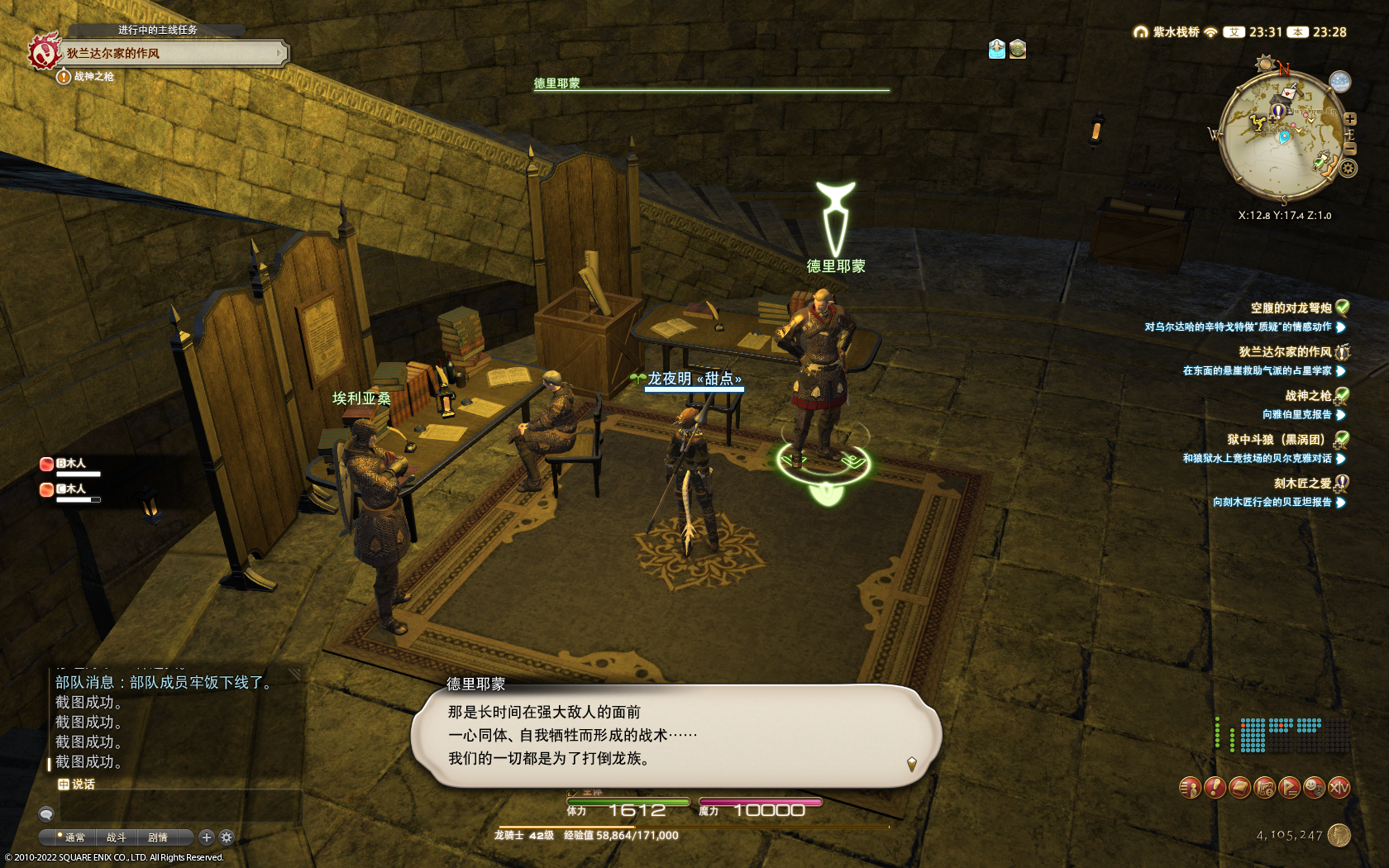
Task: Open minimap settings gear
Action: coord(1348,169)
